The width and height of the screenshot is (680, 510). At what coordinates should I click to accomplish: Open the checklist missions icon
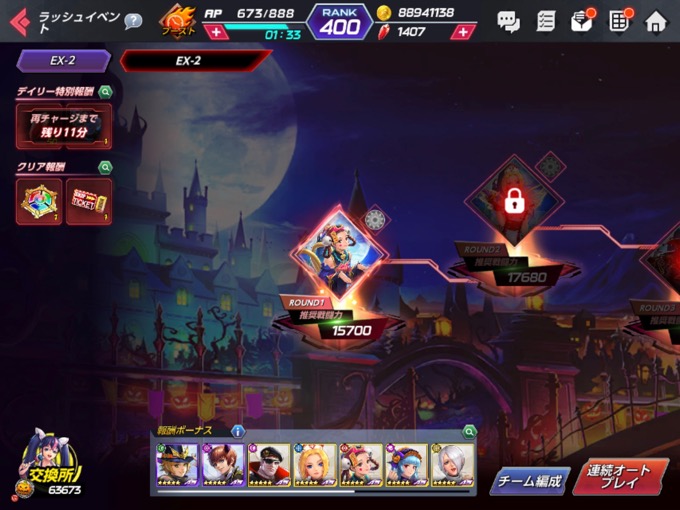click(x=545, y=20)
